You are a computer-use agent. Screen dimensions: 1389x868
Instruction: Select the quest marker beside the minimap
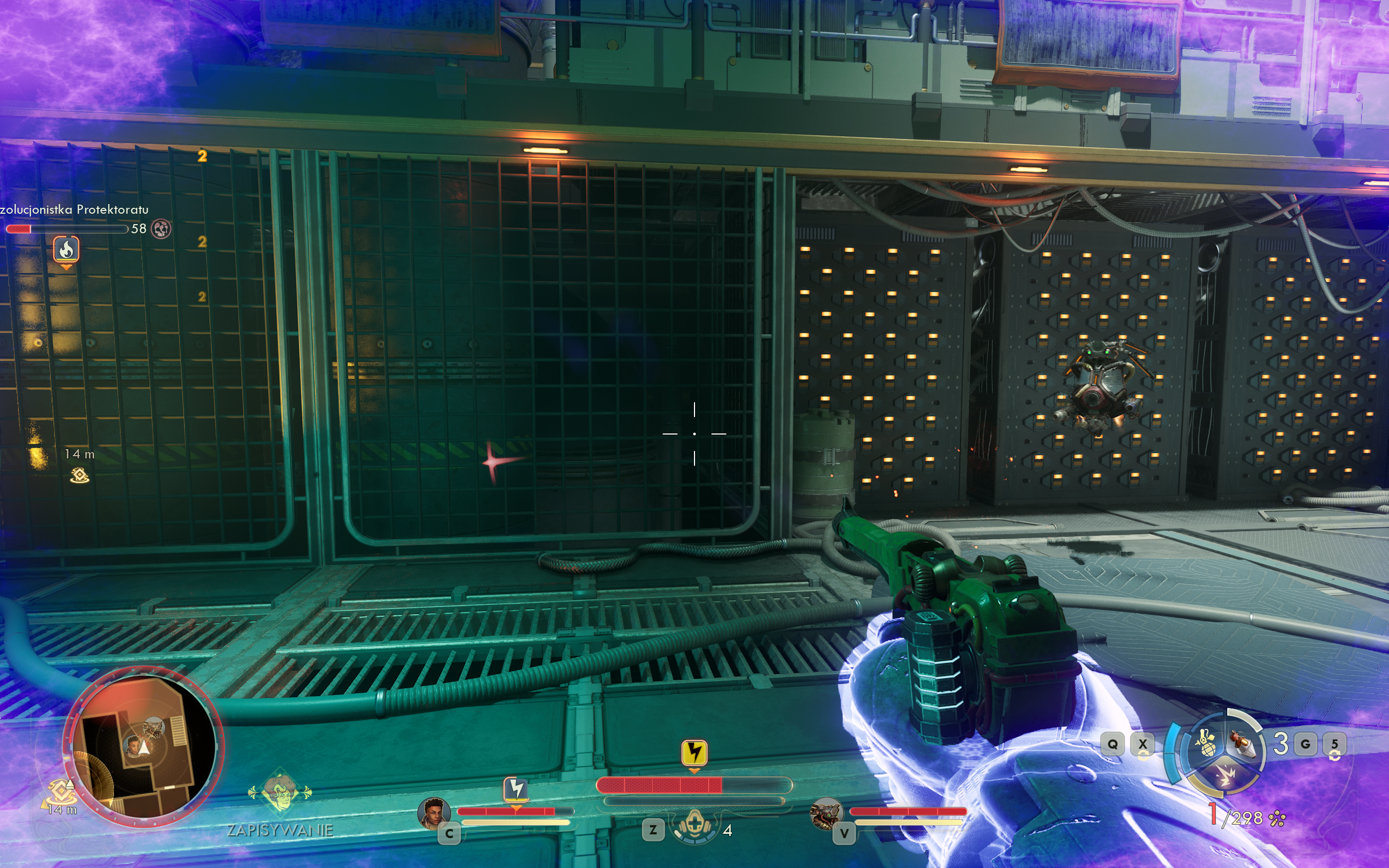coord(60,792)
